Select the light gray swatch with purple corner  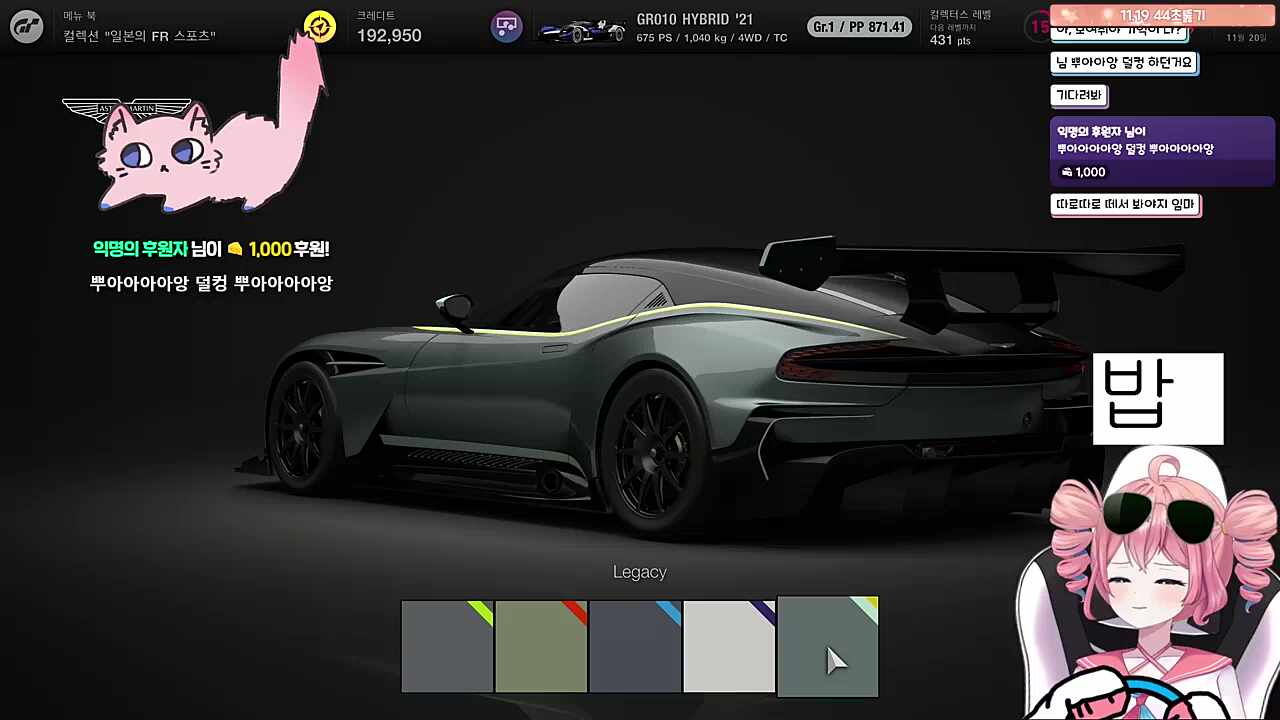coord(729,646)
